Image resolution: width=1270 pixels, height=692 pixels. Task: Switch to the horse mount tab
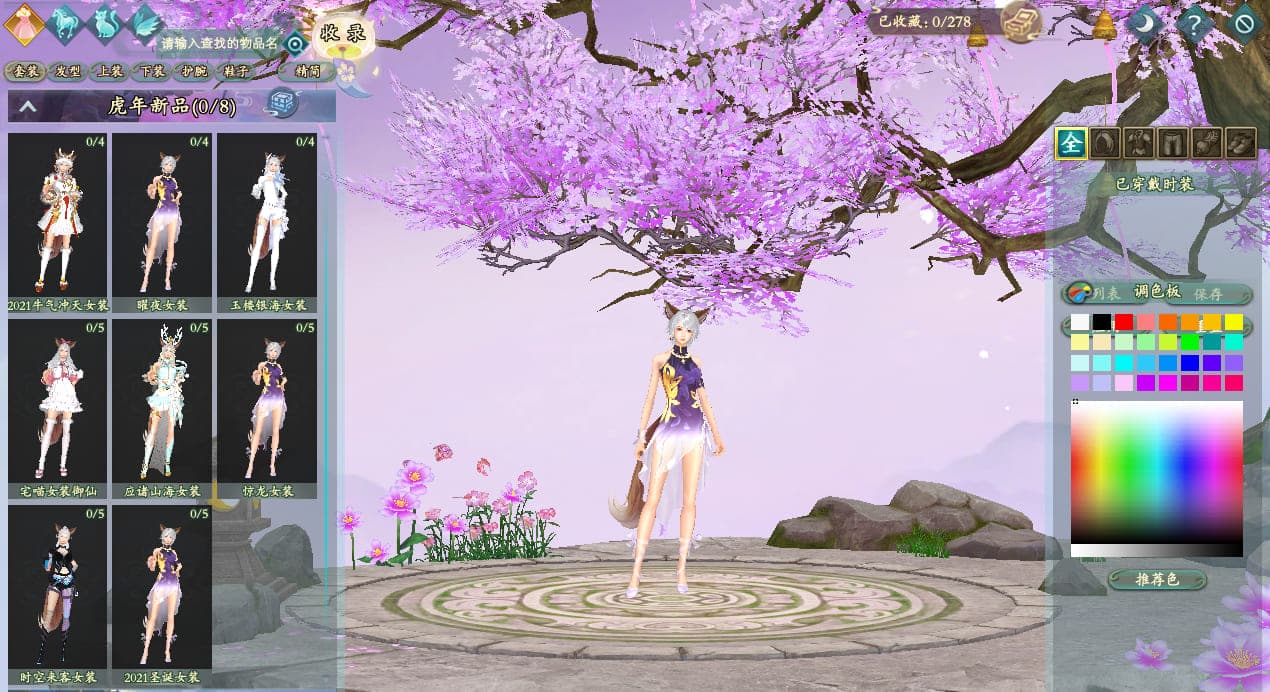coord(63,22)
